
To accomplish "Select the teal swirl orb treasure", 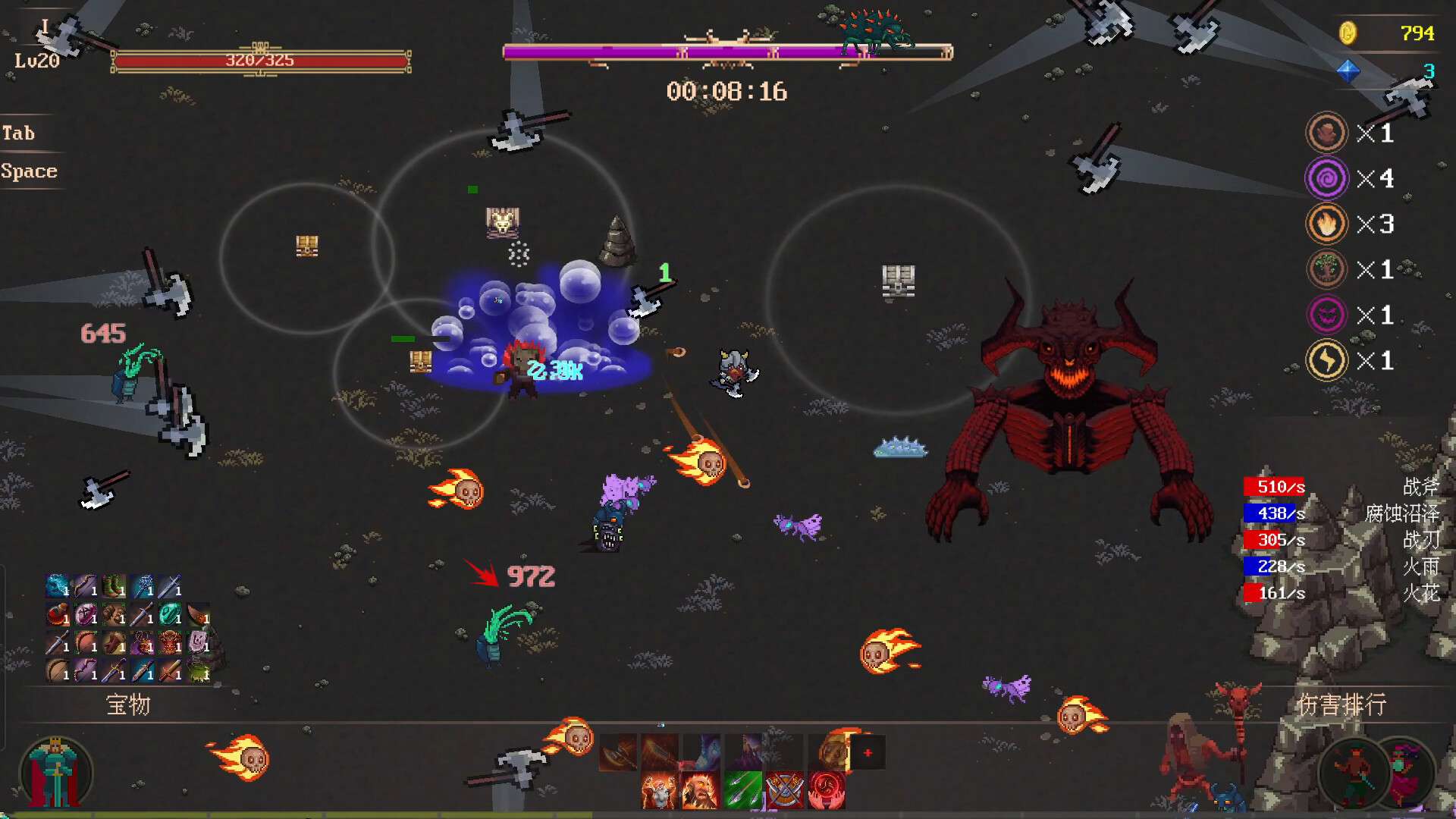I will click(170, 614).
